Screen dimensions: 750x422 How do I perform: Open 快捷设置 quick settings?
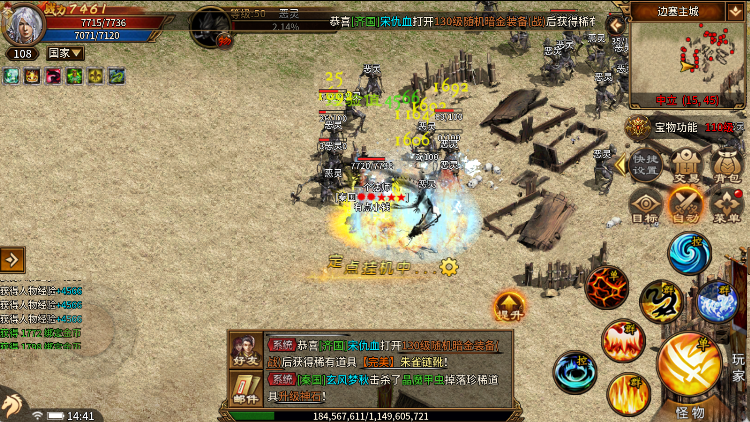click(645, 165)
